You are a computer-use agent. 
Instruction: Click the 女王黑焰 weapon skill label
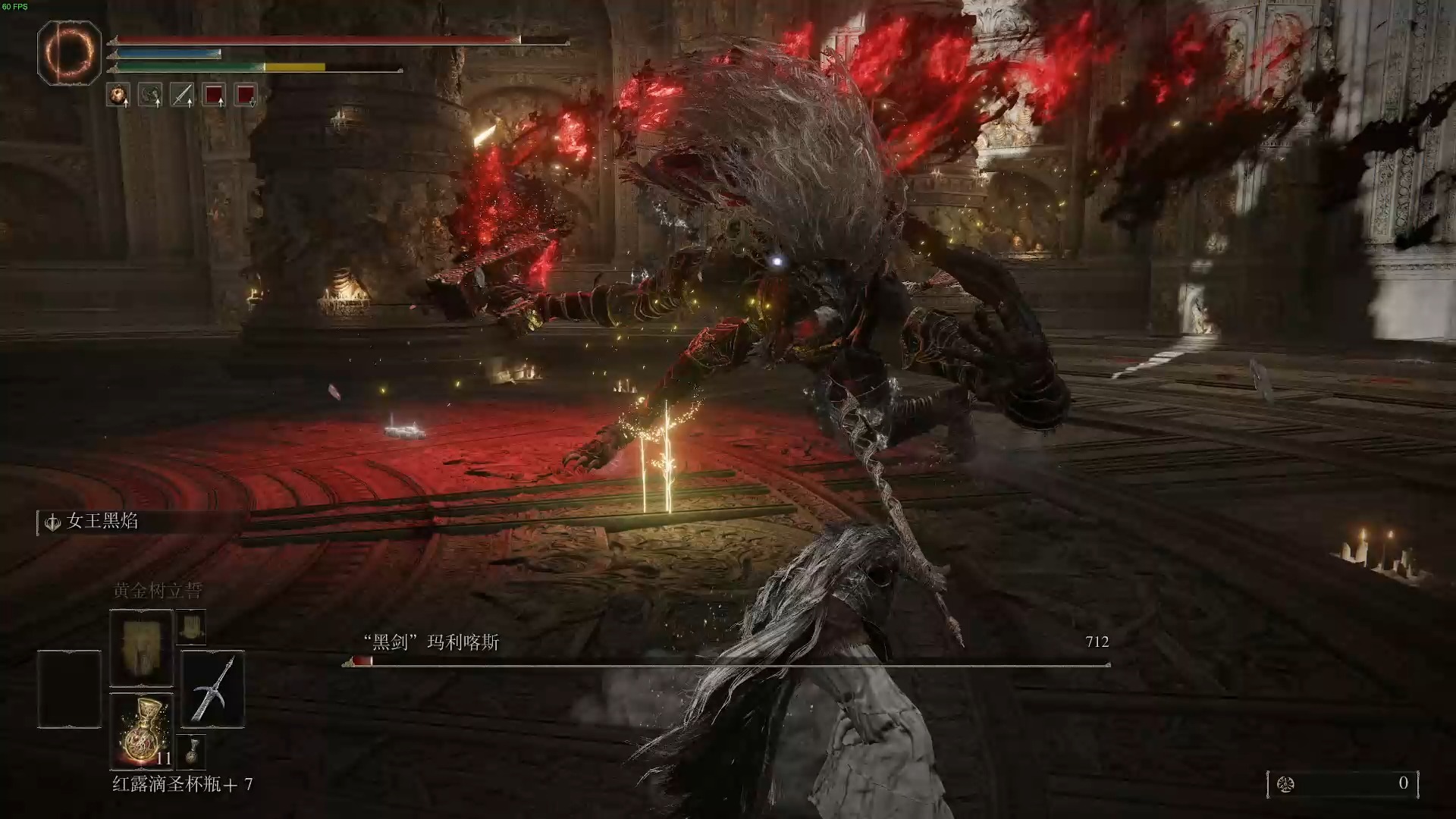click(102, 522)
